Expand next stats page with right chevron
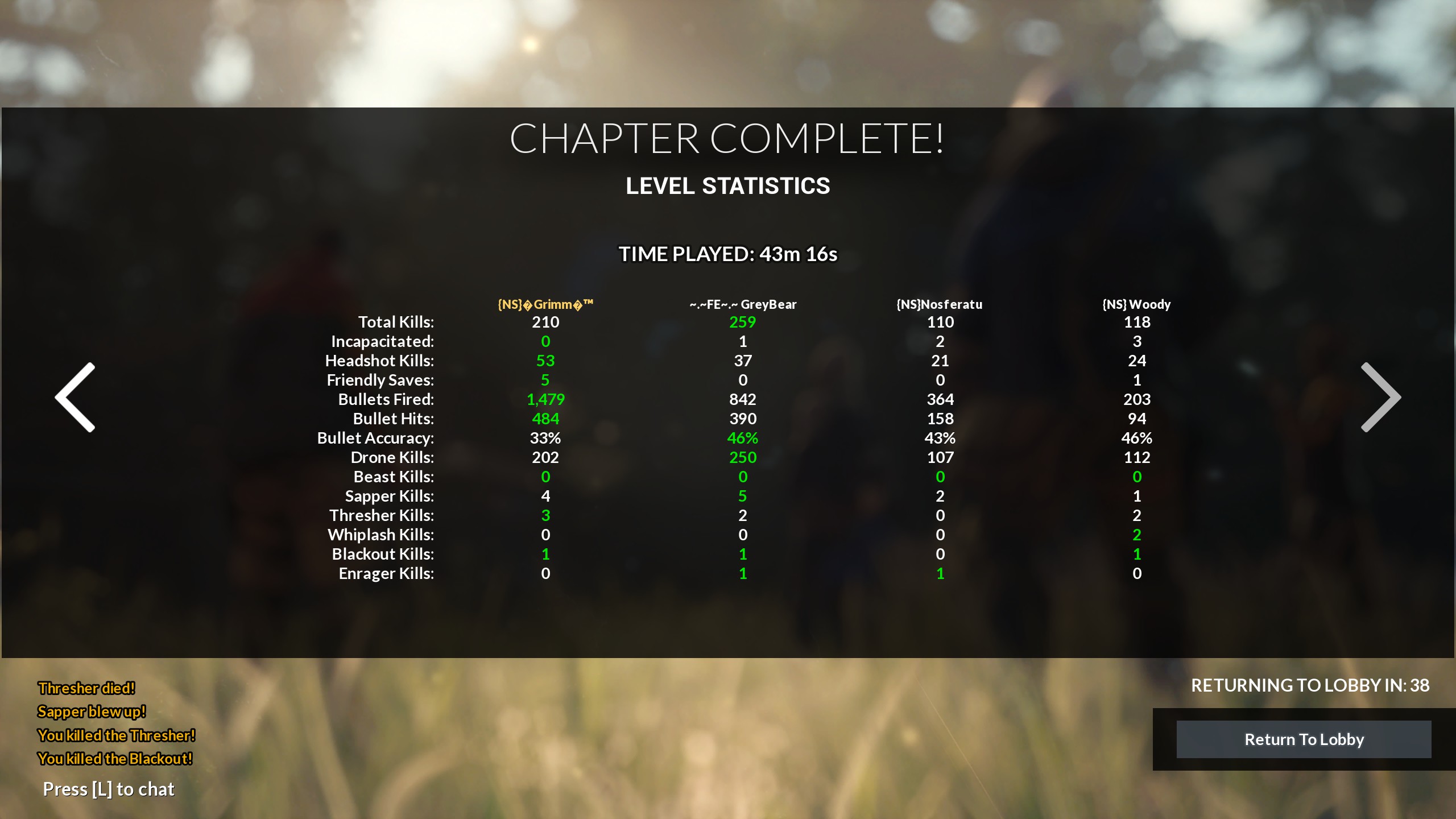Viewport: 1456px width, 819px height. click(x=1381, y=397)
